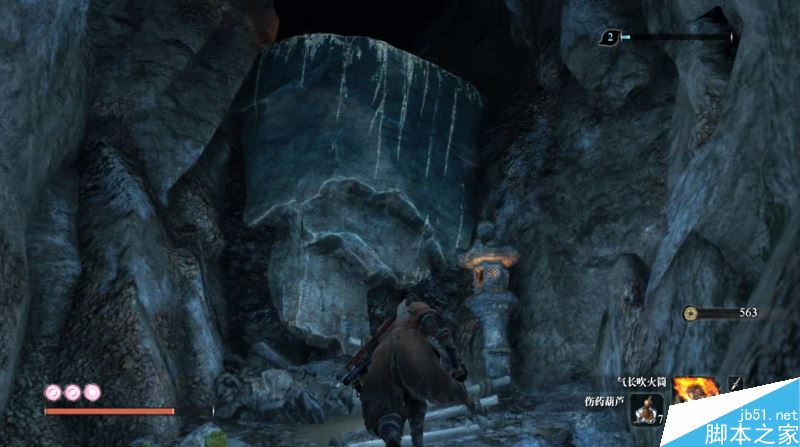
Task: Click the sen coin currency icon
Action: click(691, 313)
